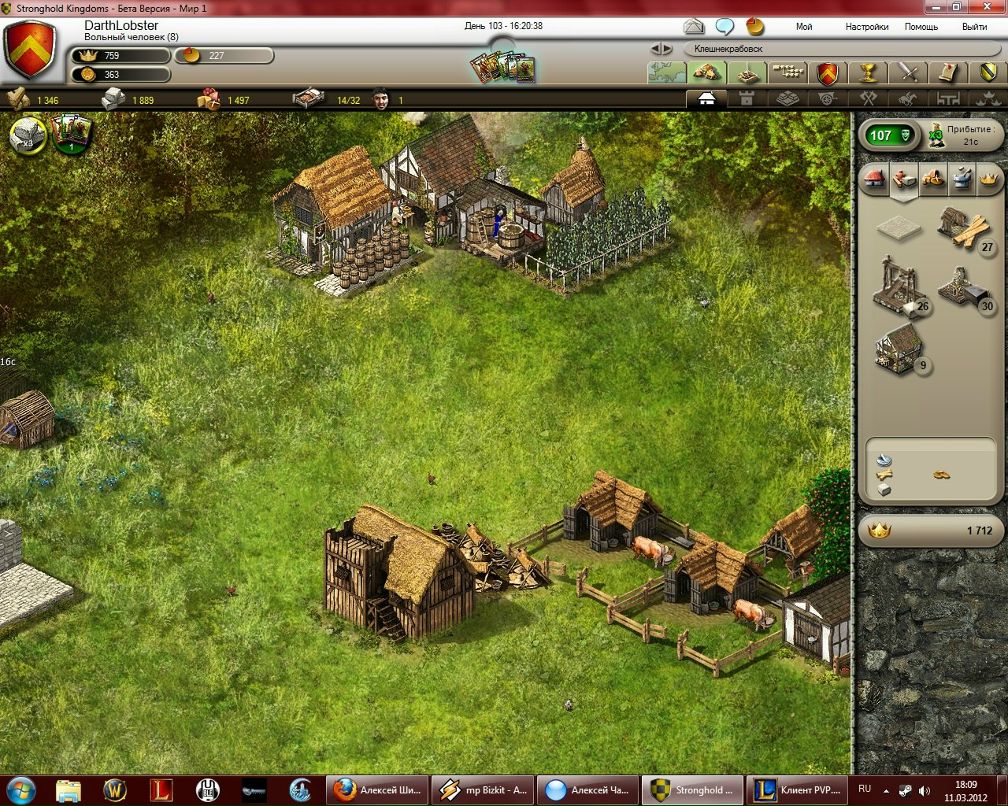Click the previous village arrow
The width and height of the screenshot is (1008, 806).
pos(654,48)
